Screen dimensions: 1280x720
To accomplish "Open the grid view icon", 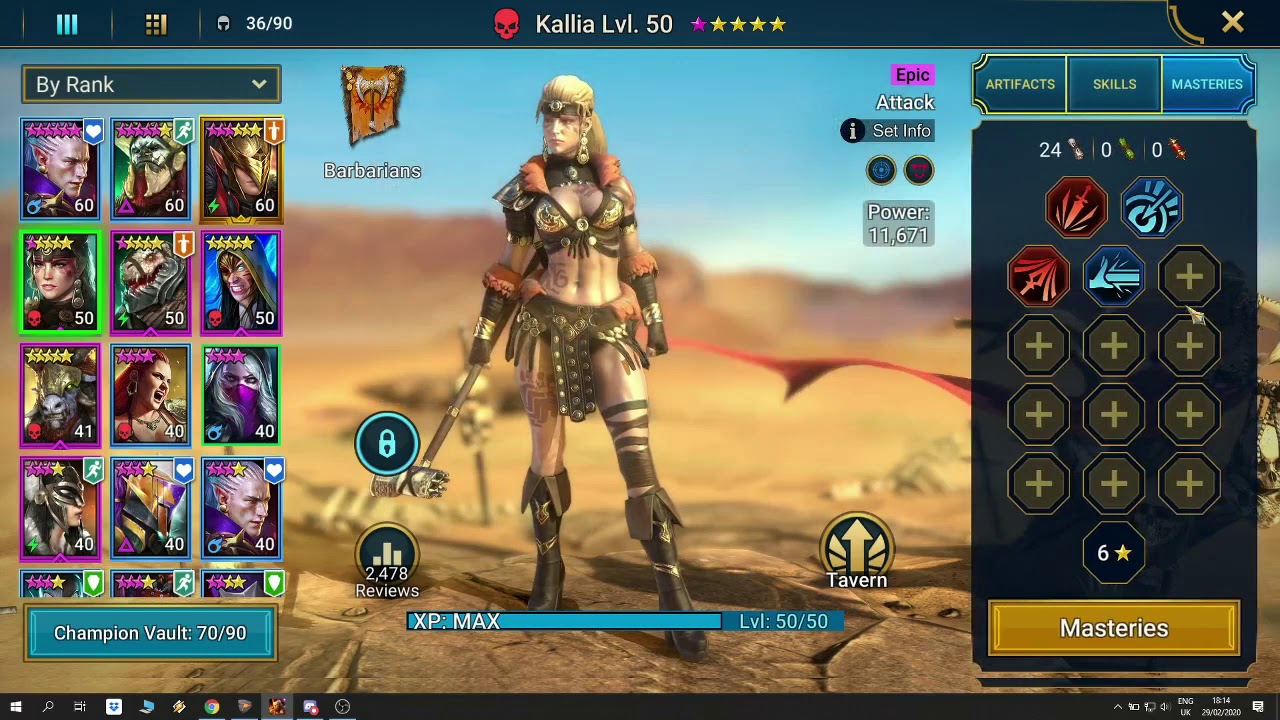I will pos(156,24).
